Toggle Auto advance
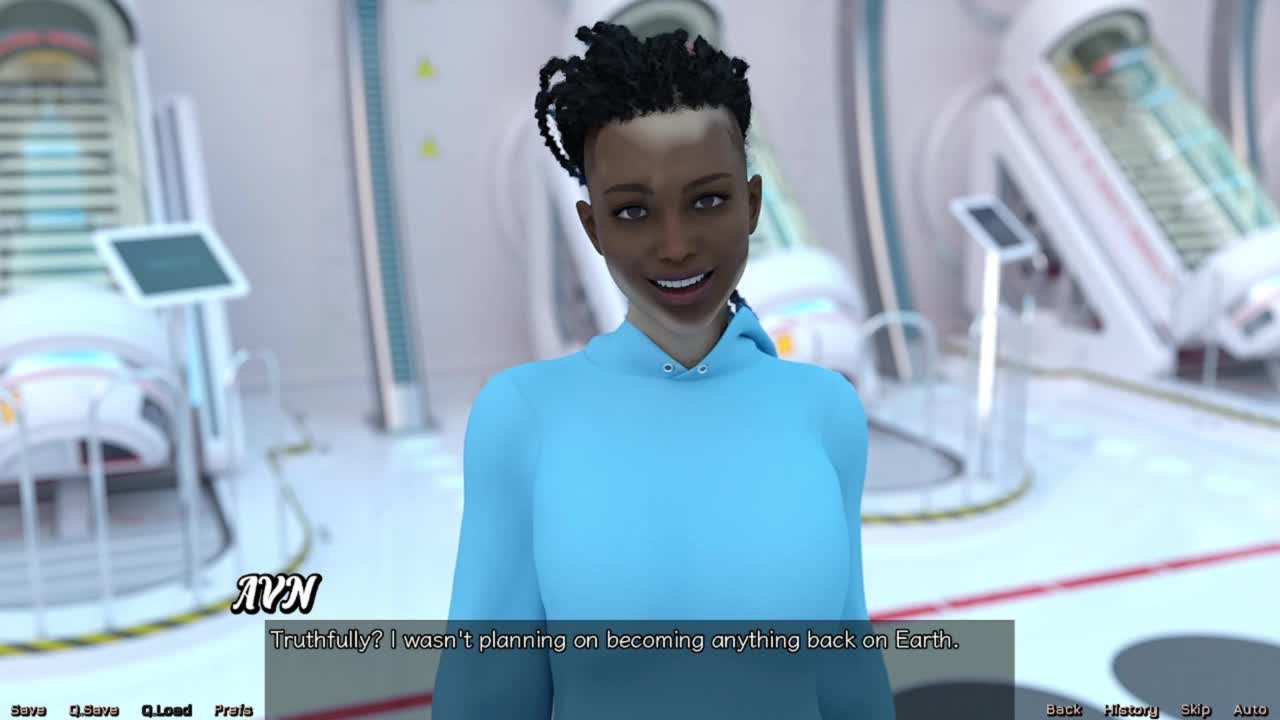Screen dimensions: 1280x720 (x=1250, y=710)
